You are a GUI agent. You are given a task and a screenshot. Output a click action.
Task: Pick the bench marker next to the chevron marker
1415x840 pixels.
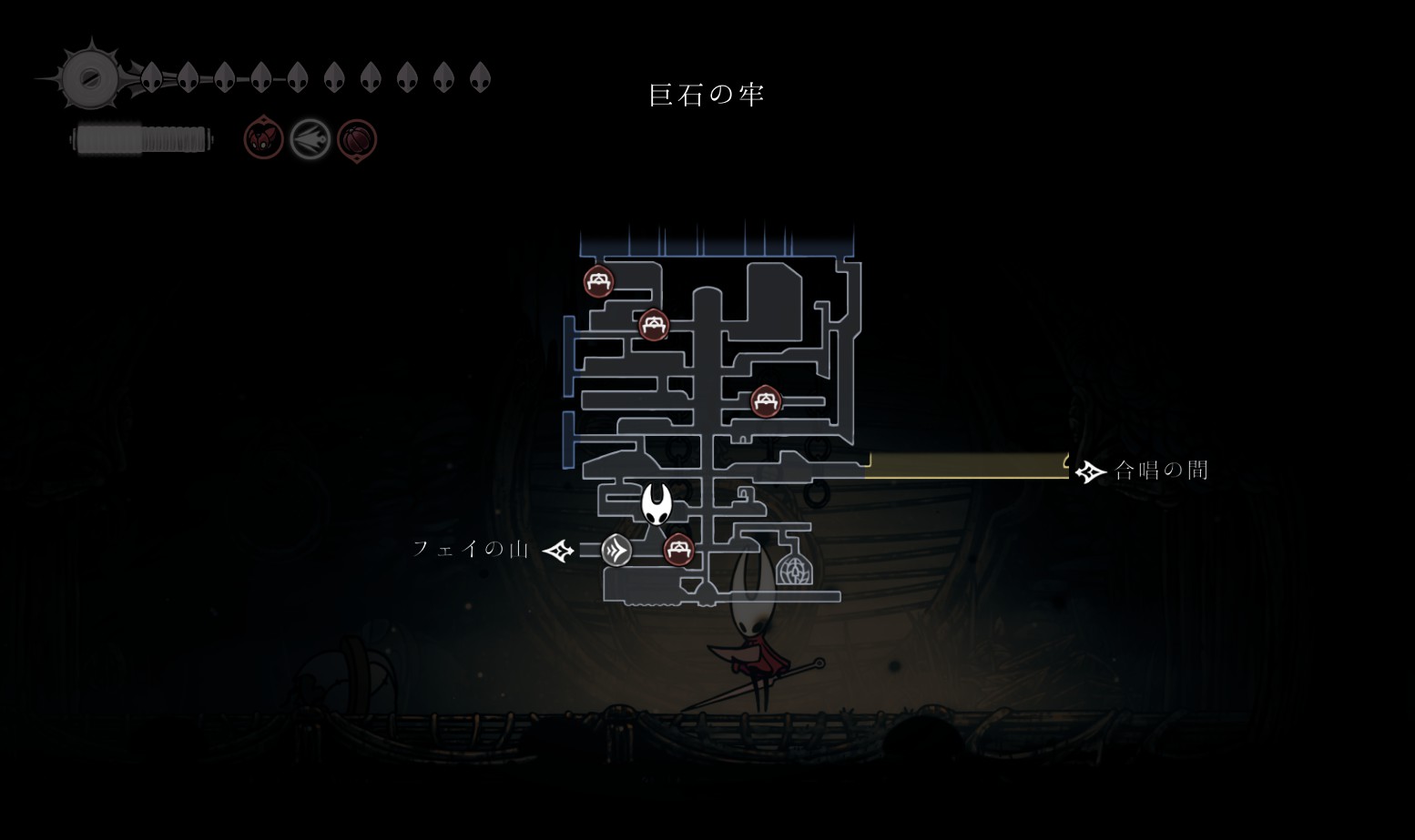click(x=678, y=550)
